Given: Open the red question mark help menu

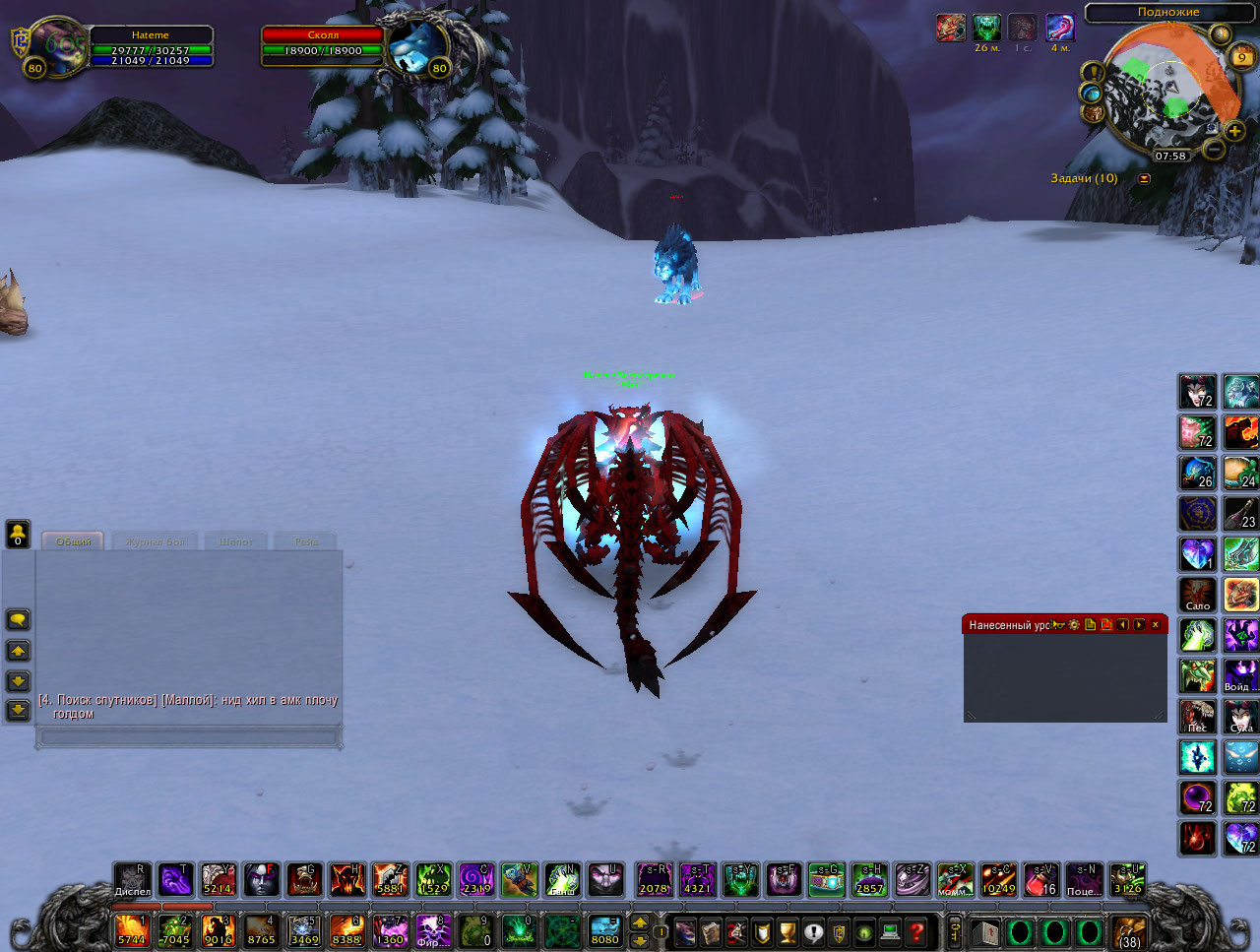Looking at the screenshot, I should pos(916,931).
